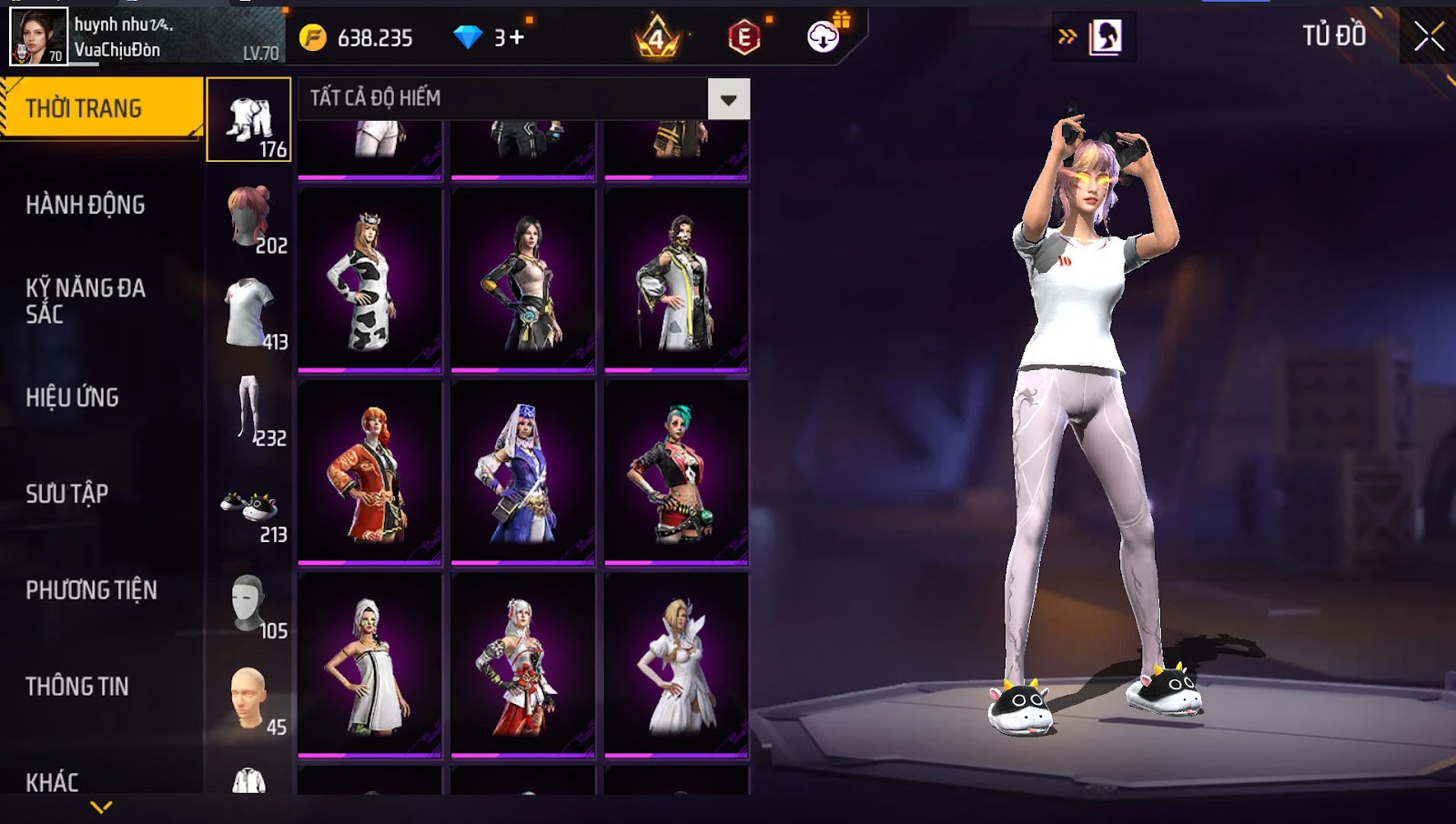Screen dimensions: 1456x824
Task: Close the wardrobe with the X button
Action: [x=1429, y=36]
